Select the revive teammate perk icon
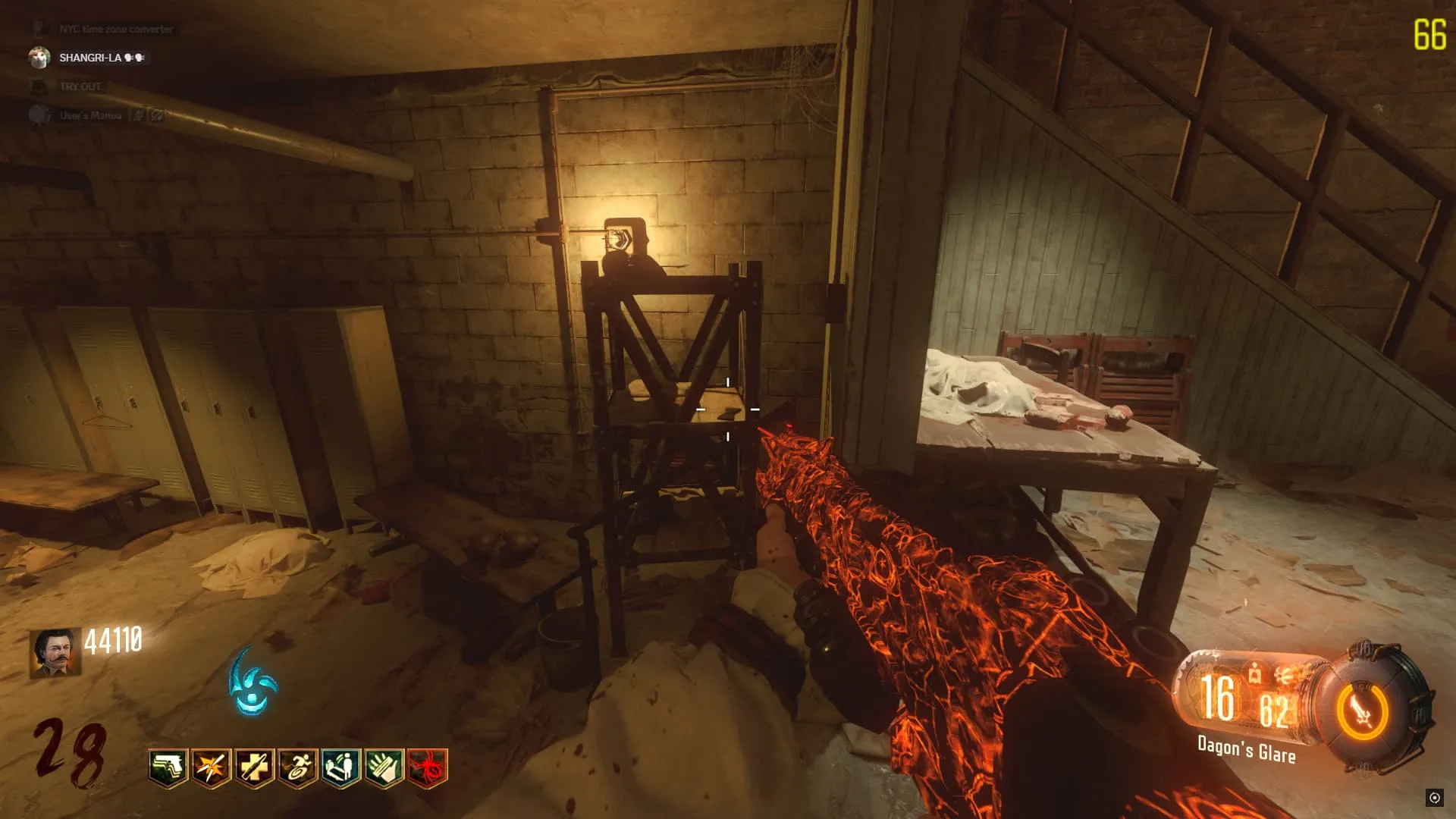This screenshot has width=1456, height=819. point(340,768)
